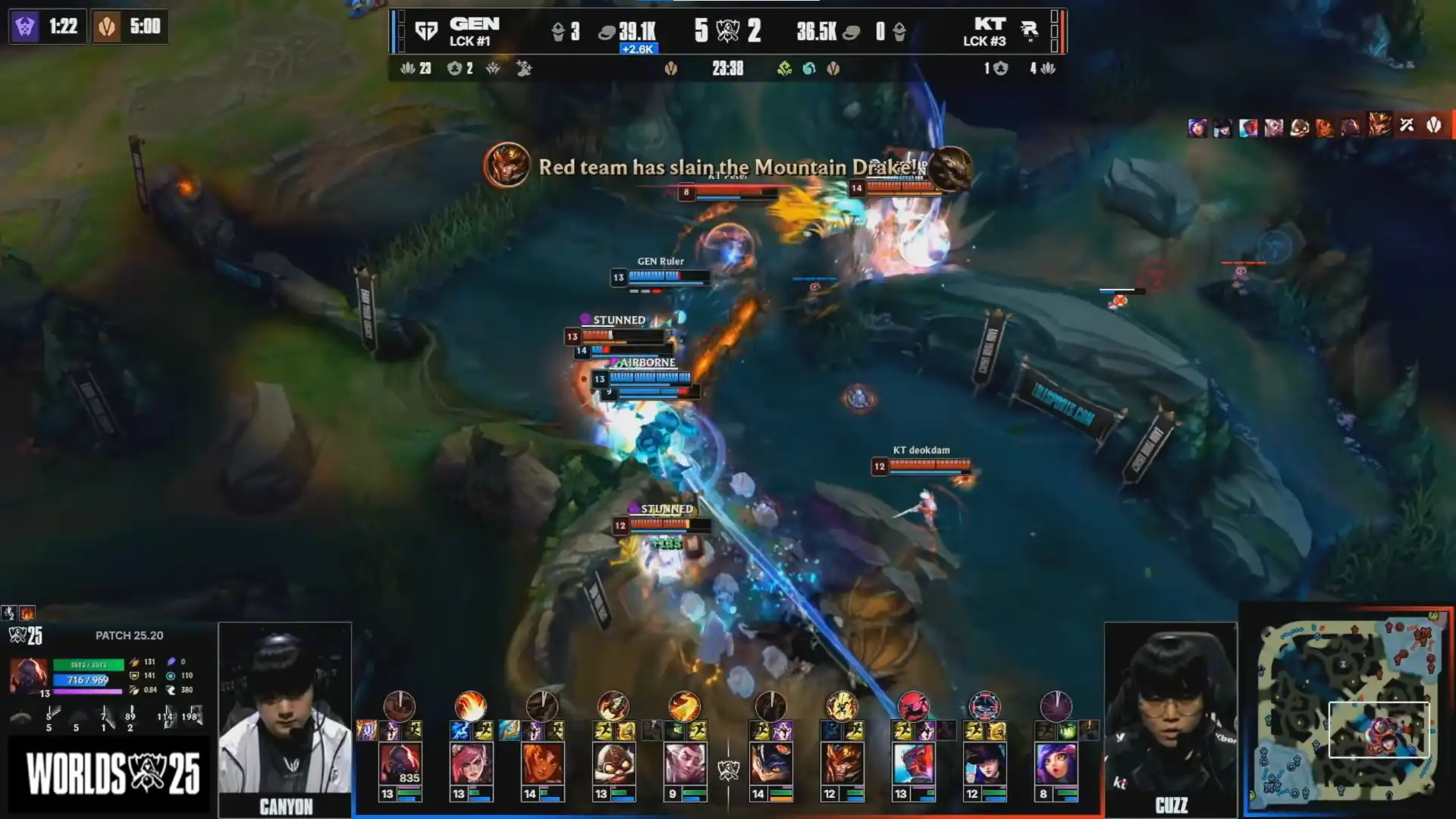The width and height of the screenshot is (1456, 819).
Task: Click the fiery ultimate icon above Vi
Action: (471, 706)
